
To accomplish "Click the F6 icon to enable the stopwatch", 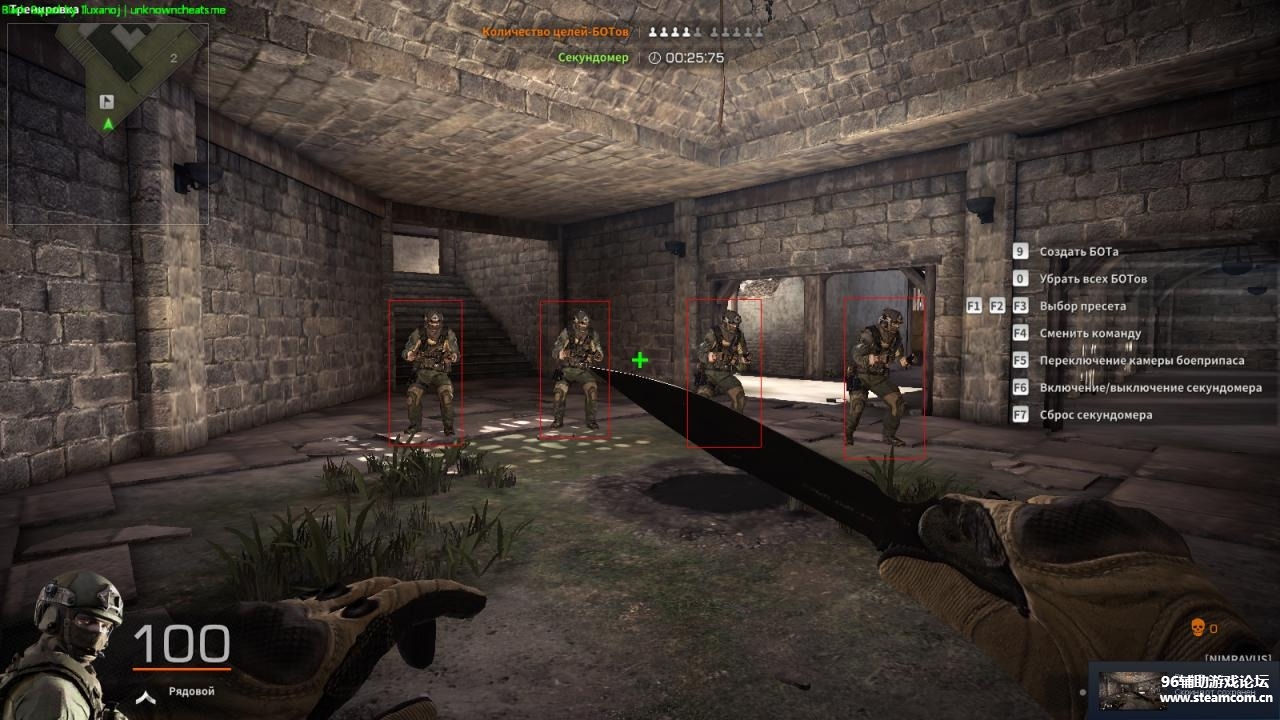I will click(1019, 387).
